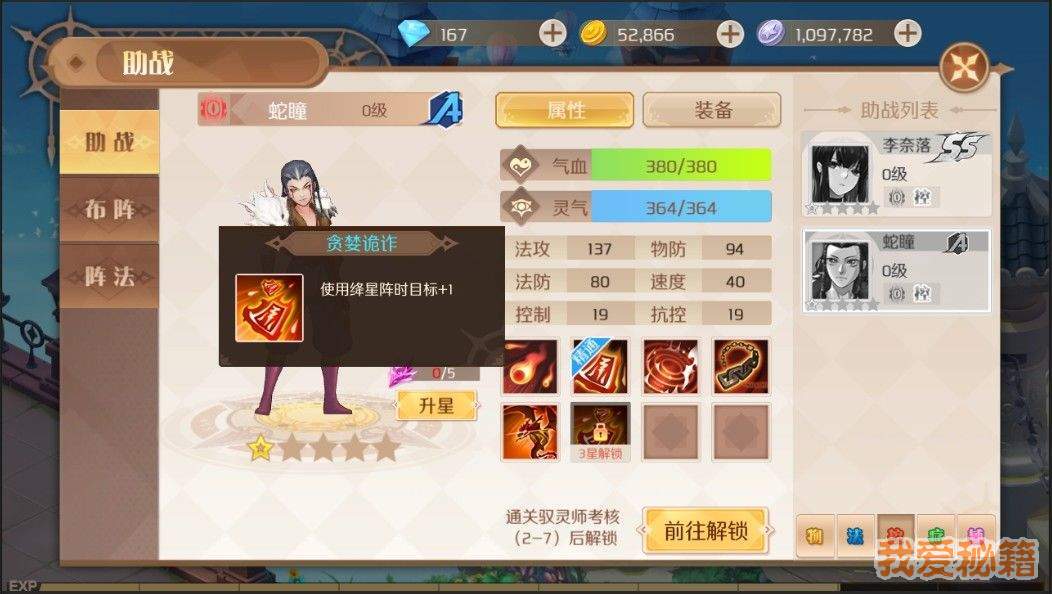
Task: Open the 阵法 side tab
Action: [x=109, y=276]
